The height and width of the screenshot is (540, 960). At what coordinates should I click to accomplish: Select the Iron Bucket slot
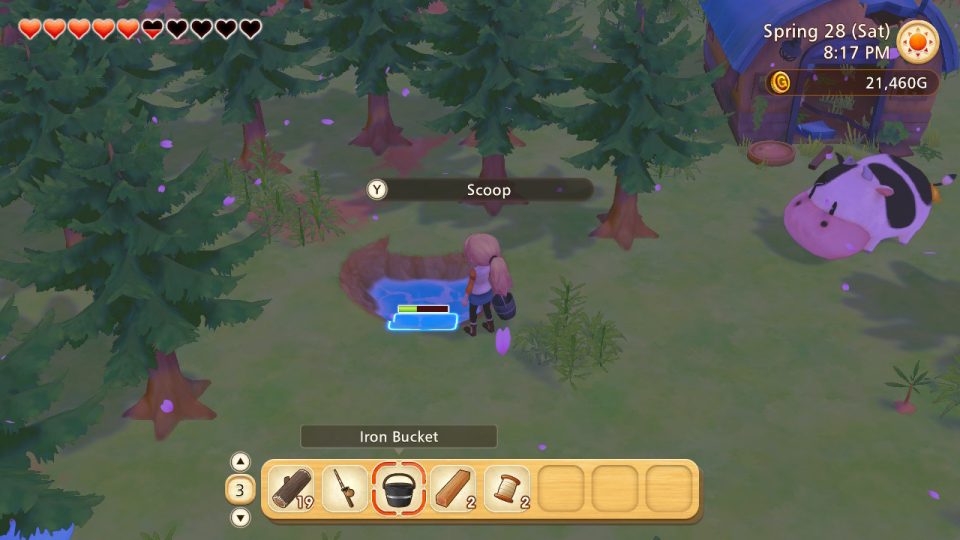coord(399,489)
